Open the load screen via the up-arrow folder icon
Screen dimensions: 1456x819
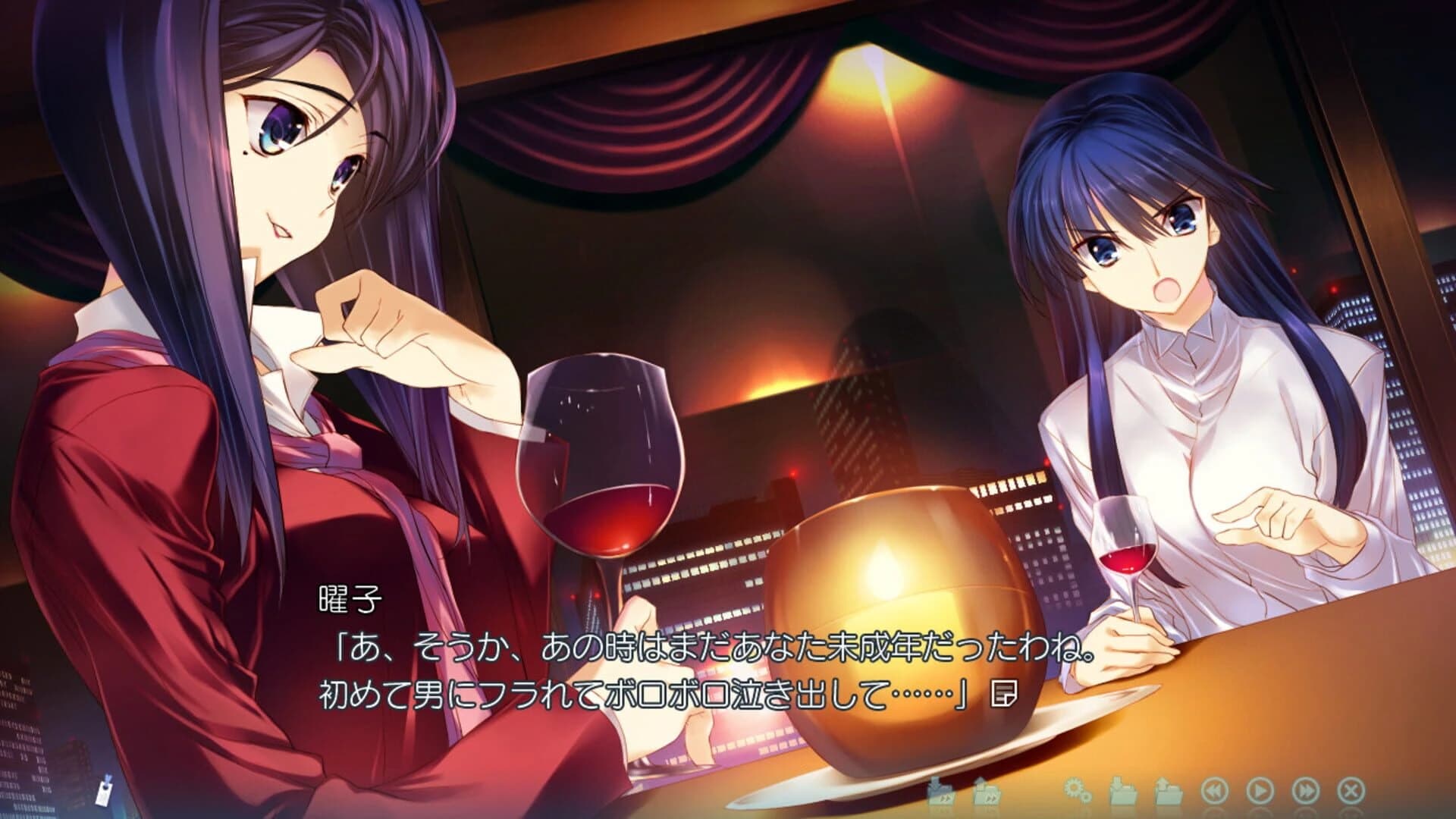click(1168, 791)
